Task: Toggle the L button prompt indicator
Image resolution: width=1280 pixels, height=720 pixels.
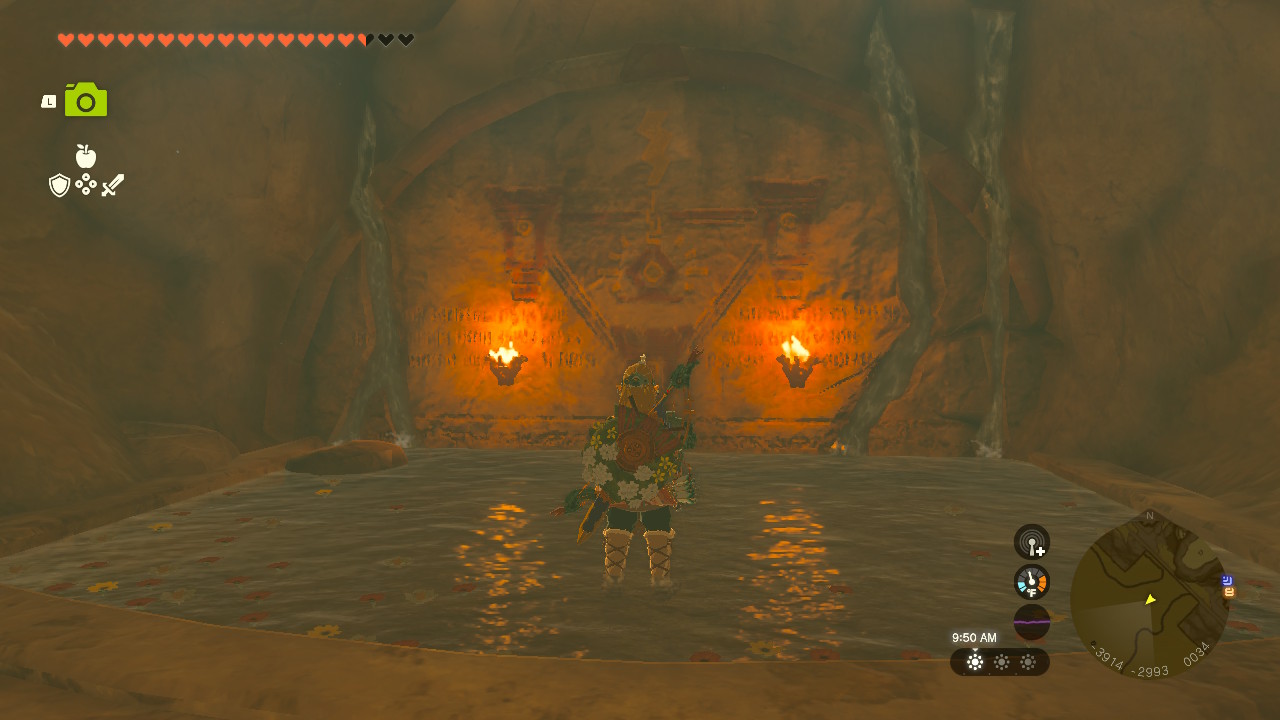Action: point(47,99)
